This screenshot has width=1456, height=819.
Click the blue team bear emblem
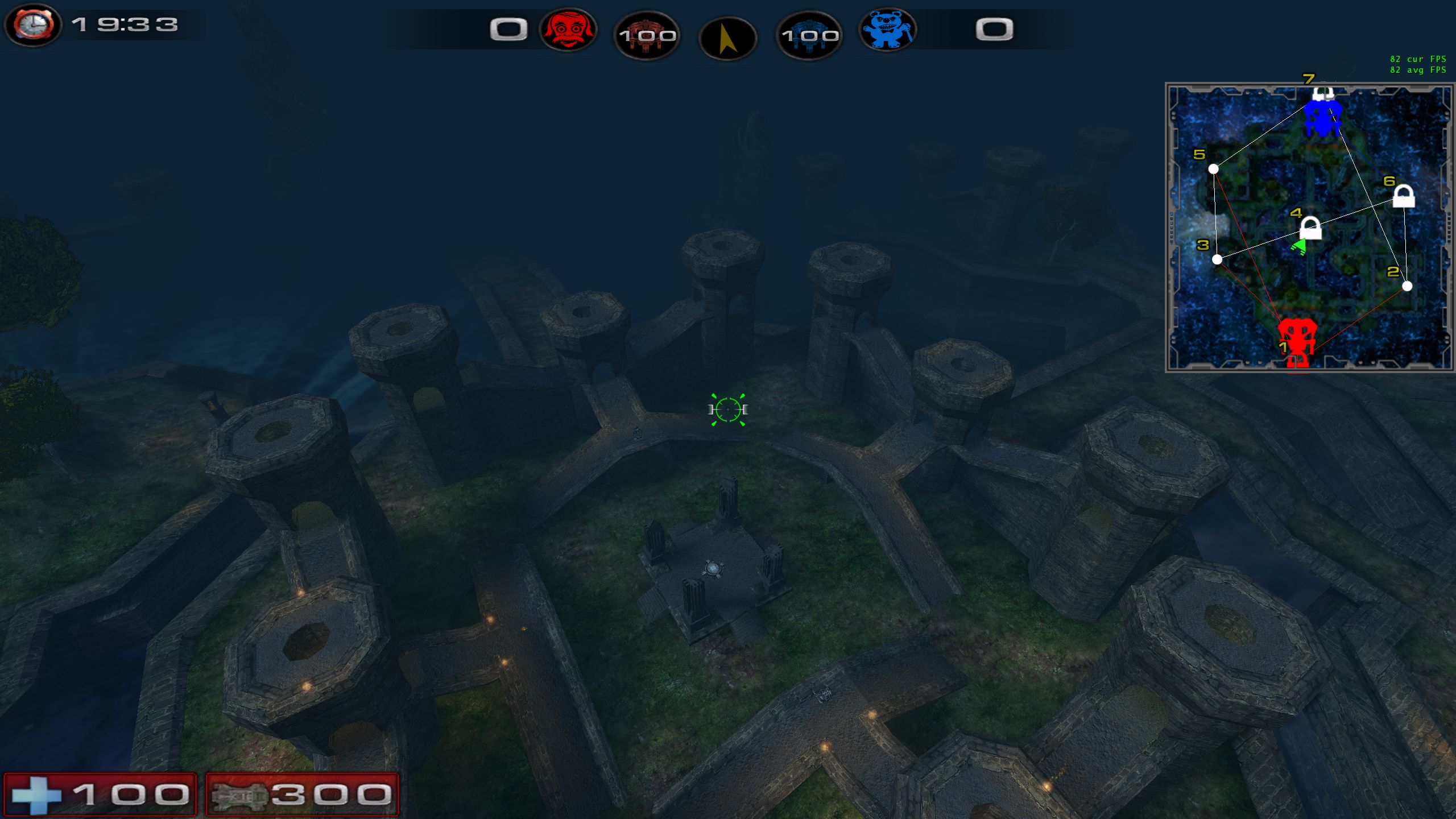pyautogui.click(x=887, y=30)
